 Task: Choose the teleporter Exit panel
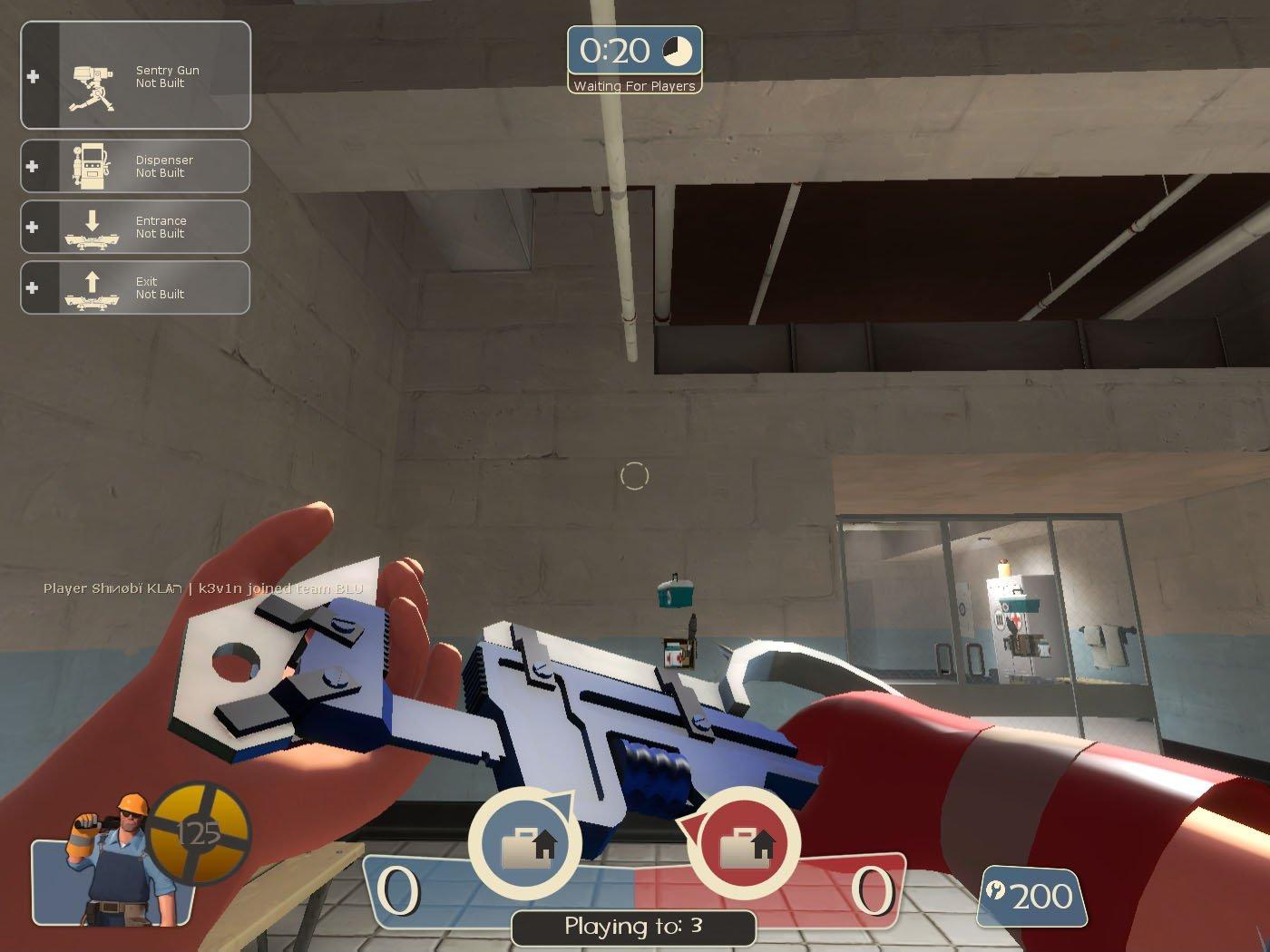click(136, 287)
